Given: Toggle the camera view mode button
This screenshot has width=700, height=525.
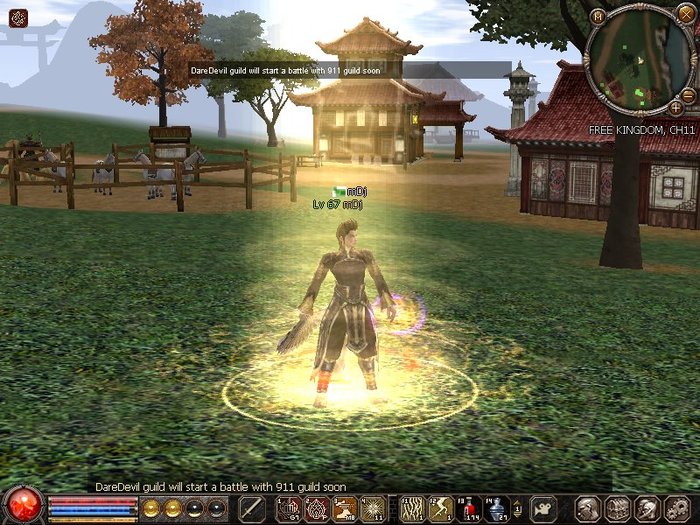Looking at the screenshot, I should click(x=542, y=507).
